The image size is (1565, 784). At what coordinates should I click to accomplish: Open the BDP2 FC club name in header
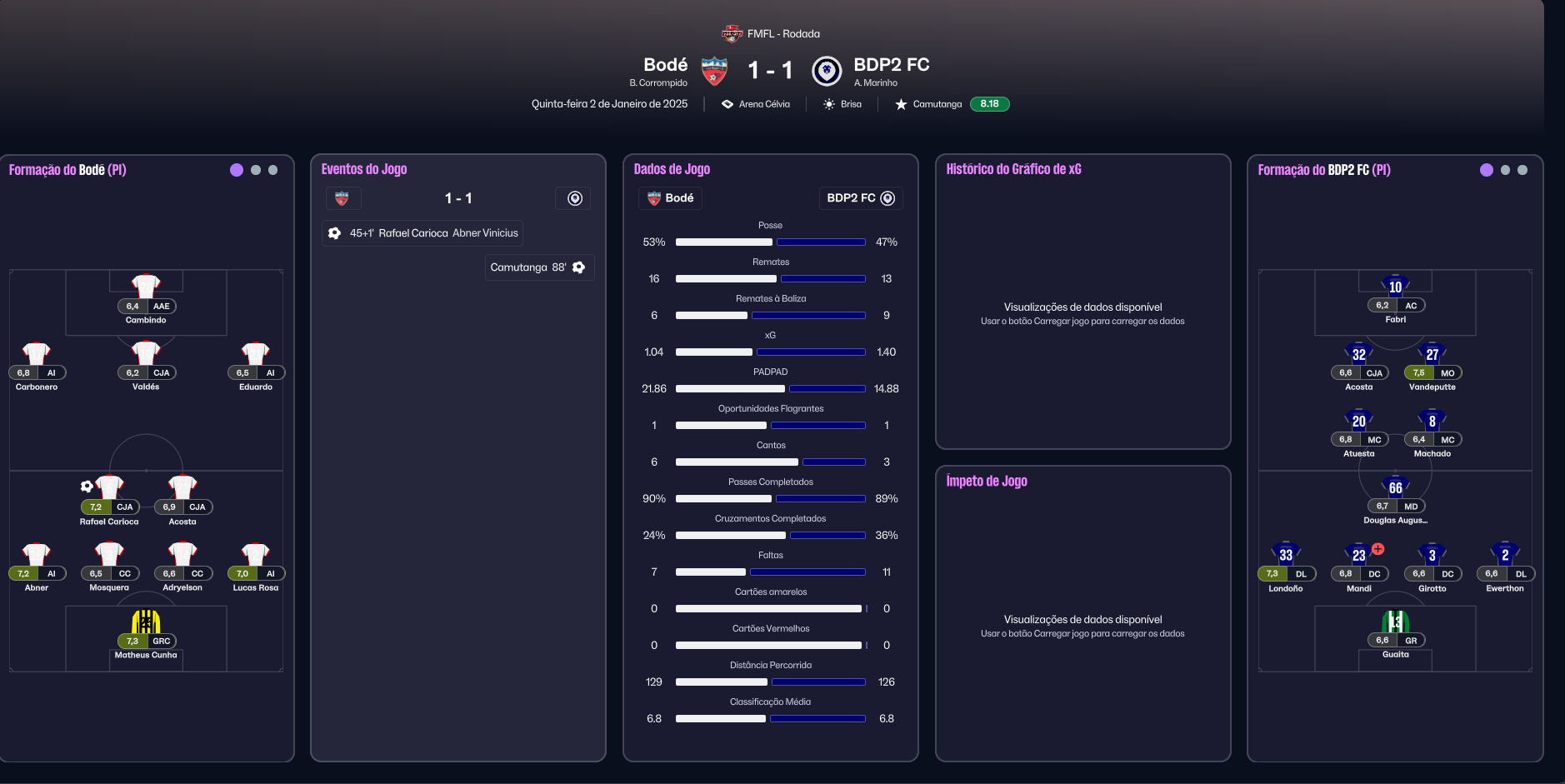tap(891, 65)
